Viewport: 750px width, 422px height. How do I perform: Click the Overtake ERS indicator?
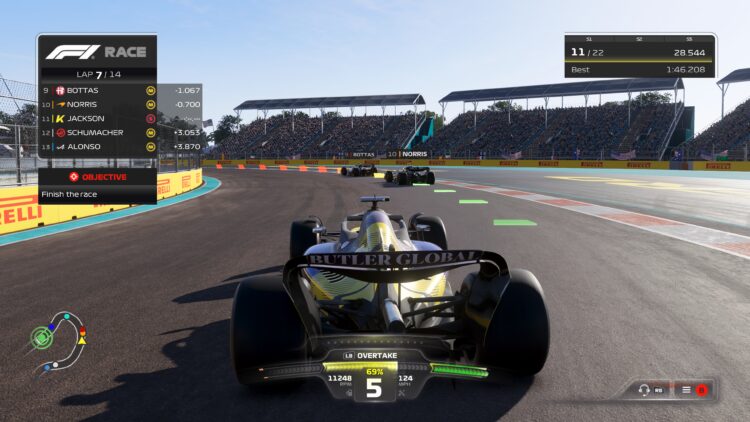(x=375, y=355)
